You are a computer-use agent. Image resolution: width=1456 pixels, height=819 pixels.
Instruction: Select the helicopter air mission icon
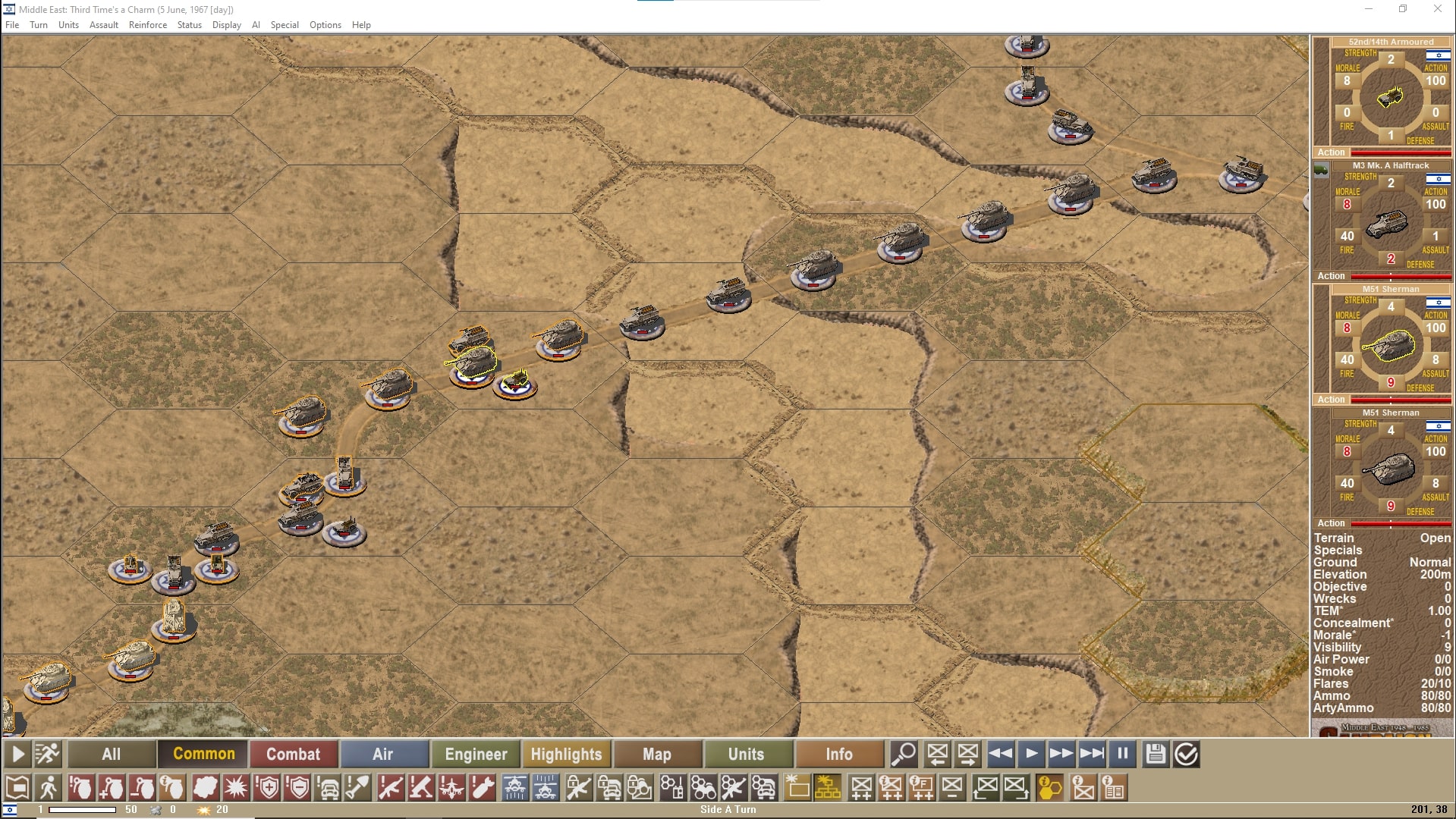514,787
